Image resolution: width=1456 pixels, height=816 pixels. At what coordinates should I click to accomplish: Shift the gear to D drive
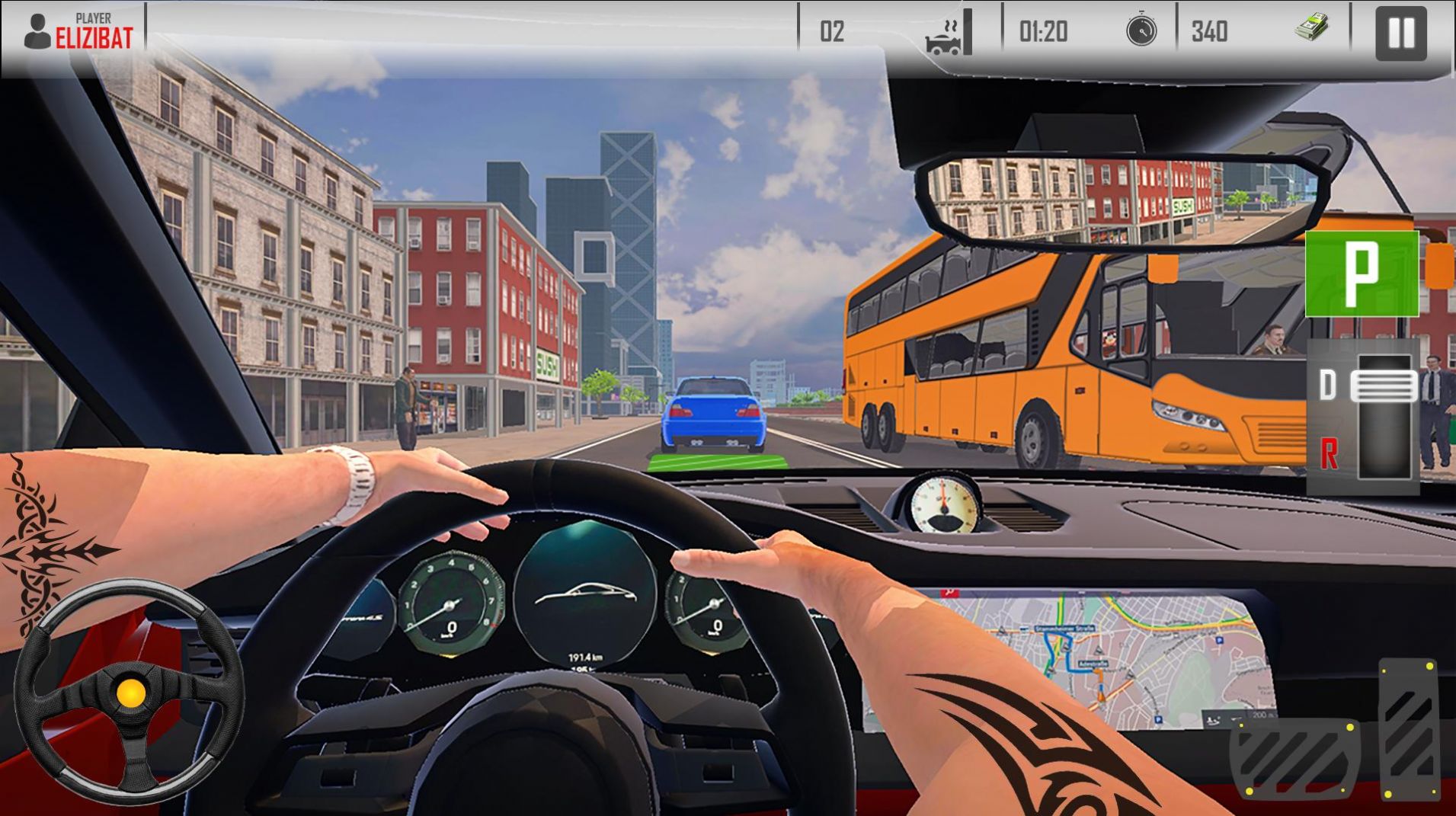tap(1328, 386)
